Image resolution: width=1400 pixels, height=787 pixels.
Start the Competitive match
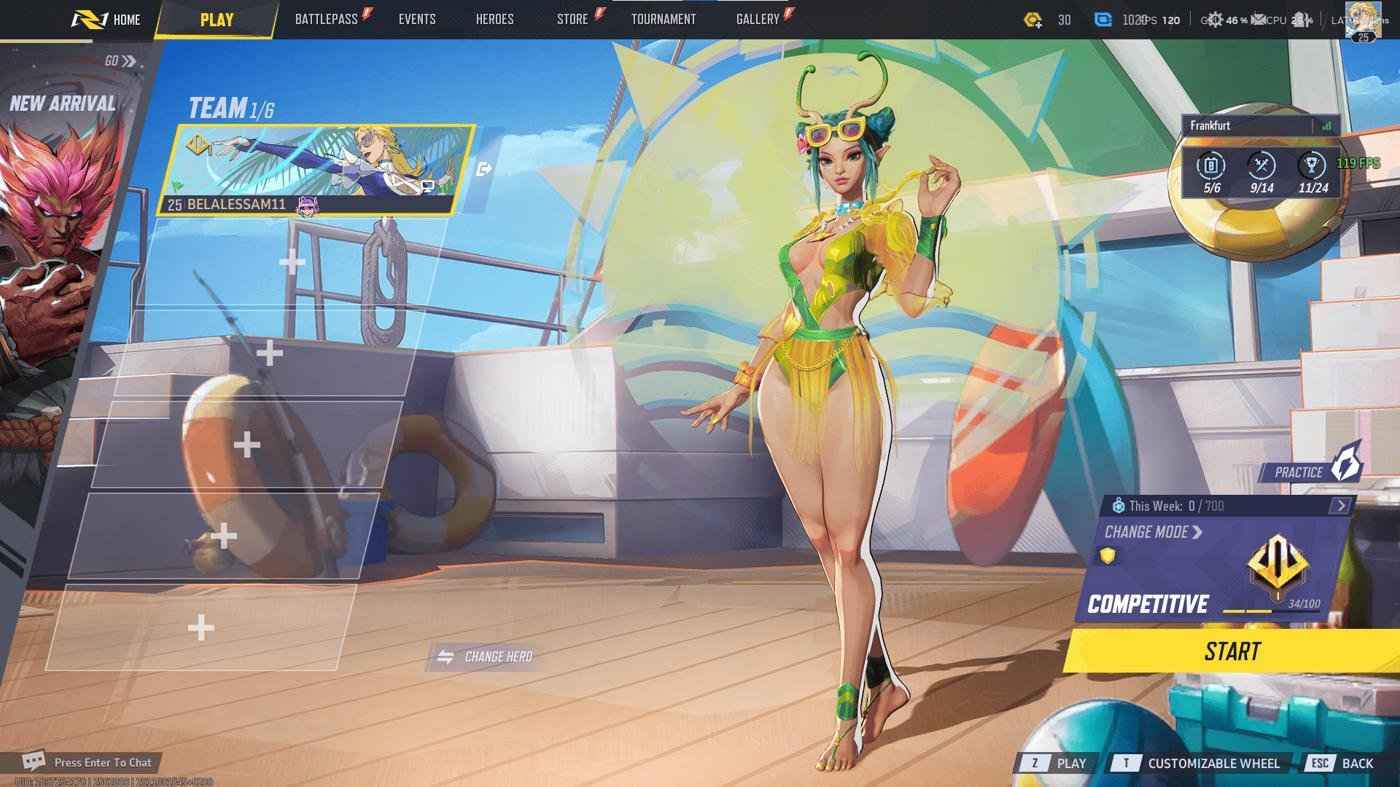coord(1231,651)
